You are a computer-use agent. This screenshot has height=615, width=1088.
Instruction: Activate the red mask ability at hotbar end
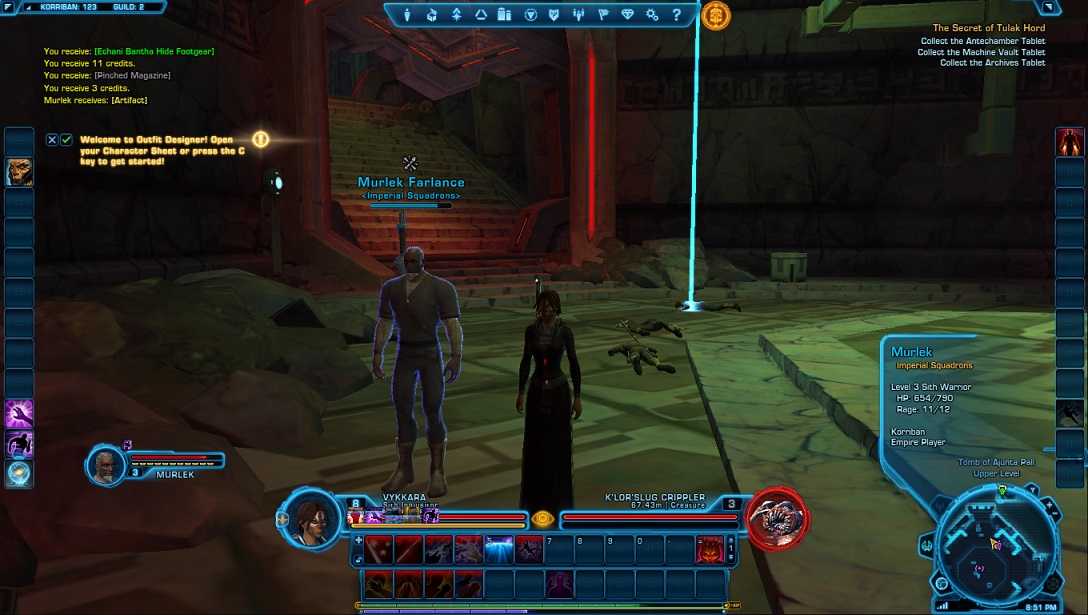[709, 548]
